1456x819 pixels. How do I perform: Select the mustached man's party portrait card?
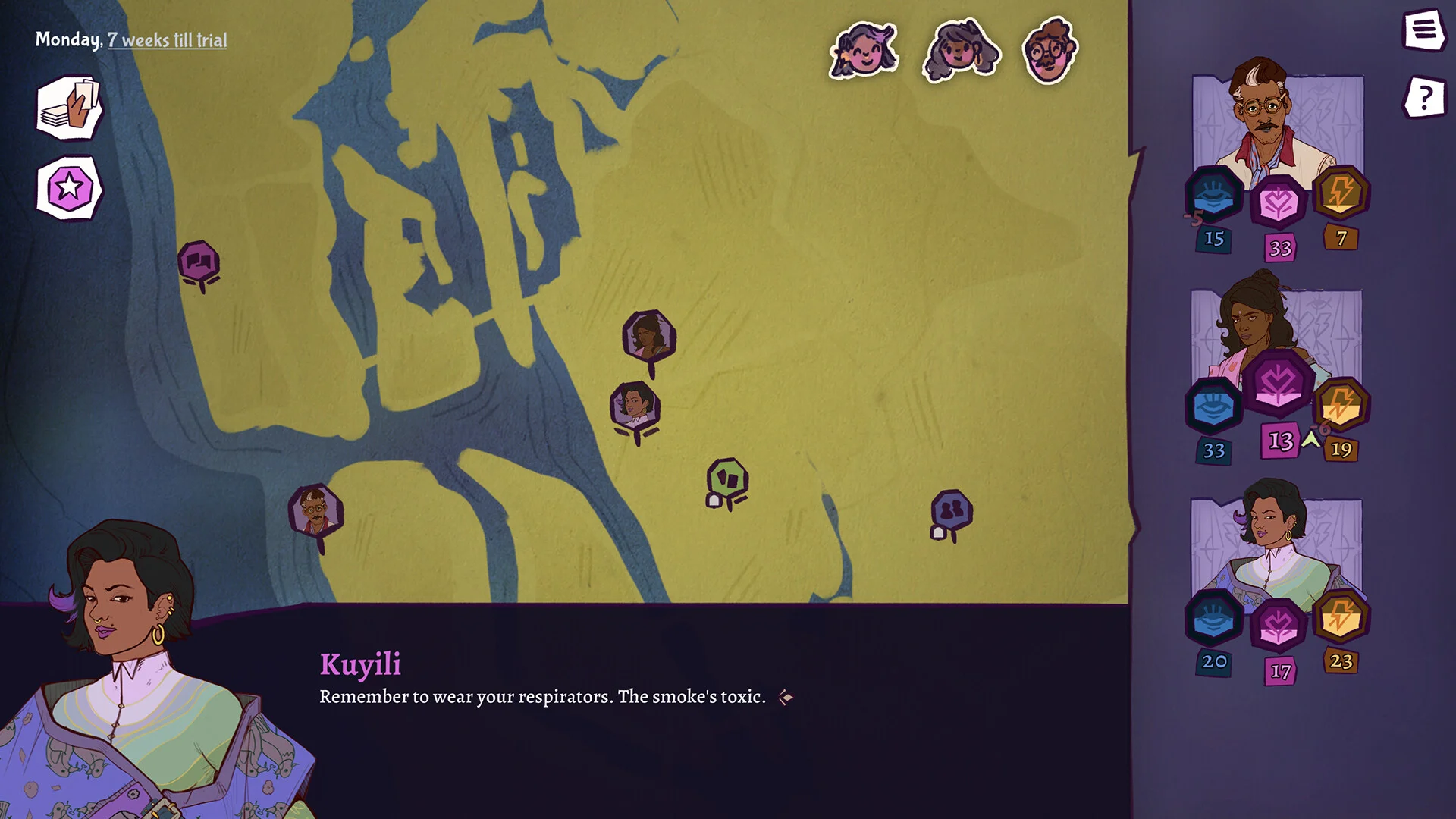(1278, 121)
